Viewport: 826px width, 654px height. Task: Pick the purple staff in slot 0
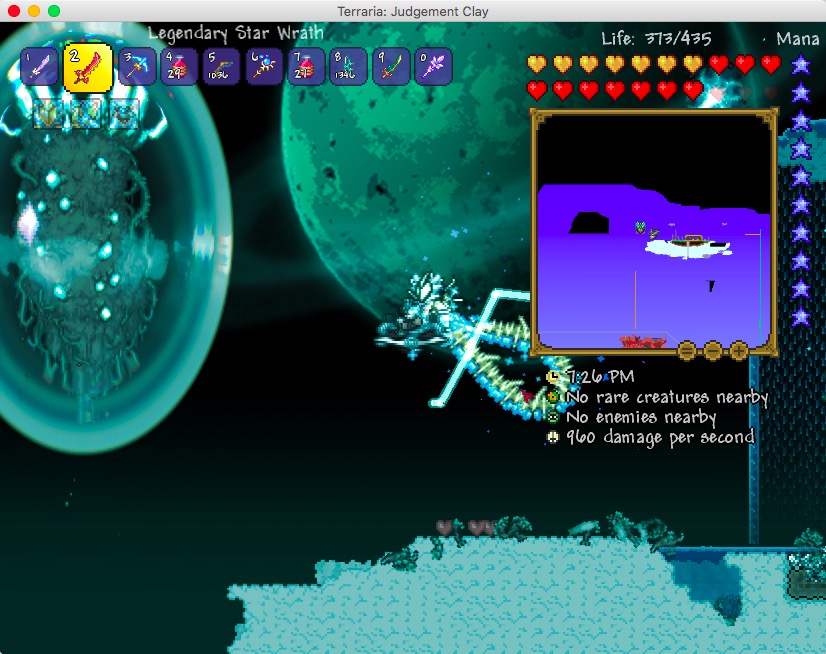(432, 68)
